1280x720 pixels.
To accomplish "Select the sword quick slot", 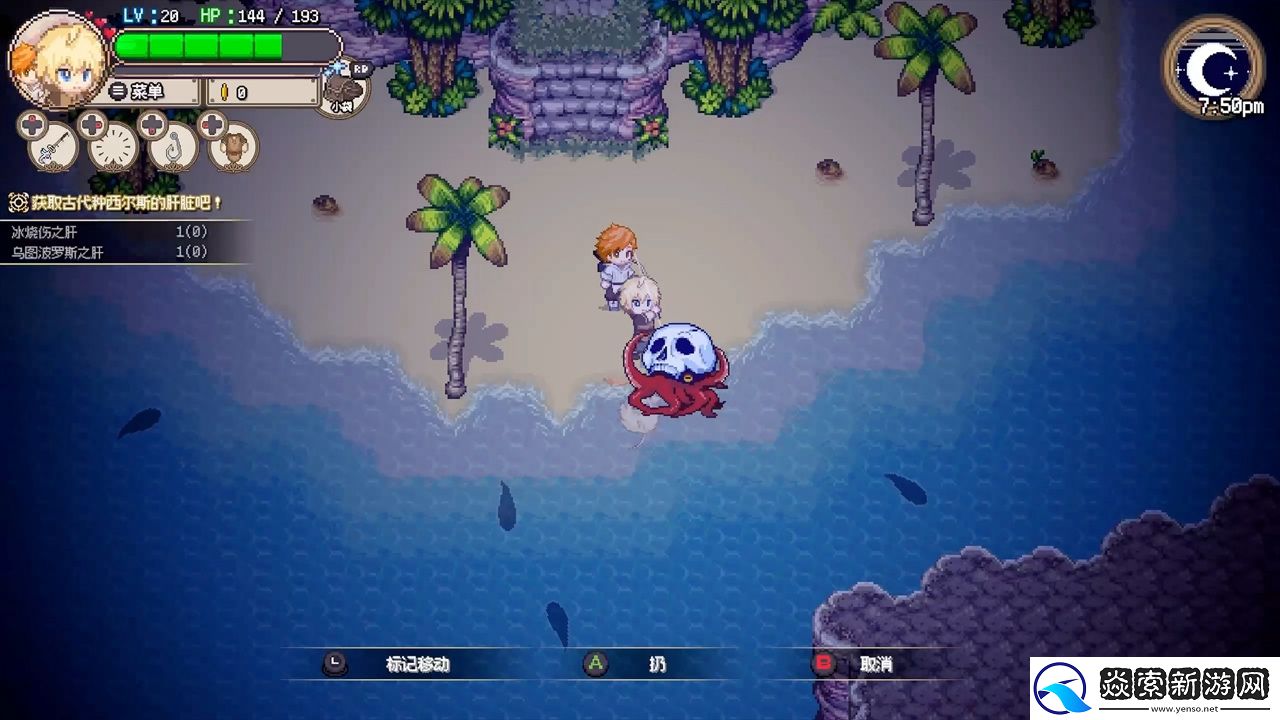I will (53, 148).
